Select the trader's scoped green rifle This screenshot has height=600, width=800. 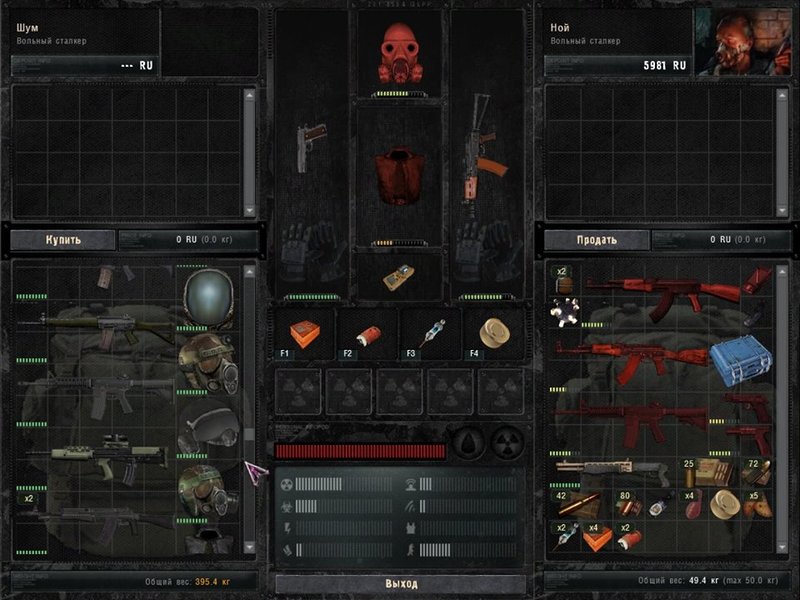pyautogui.click(x=98, y=458)
